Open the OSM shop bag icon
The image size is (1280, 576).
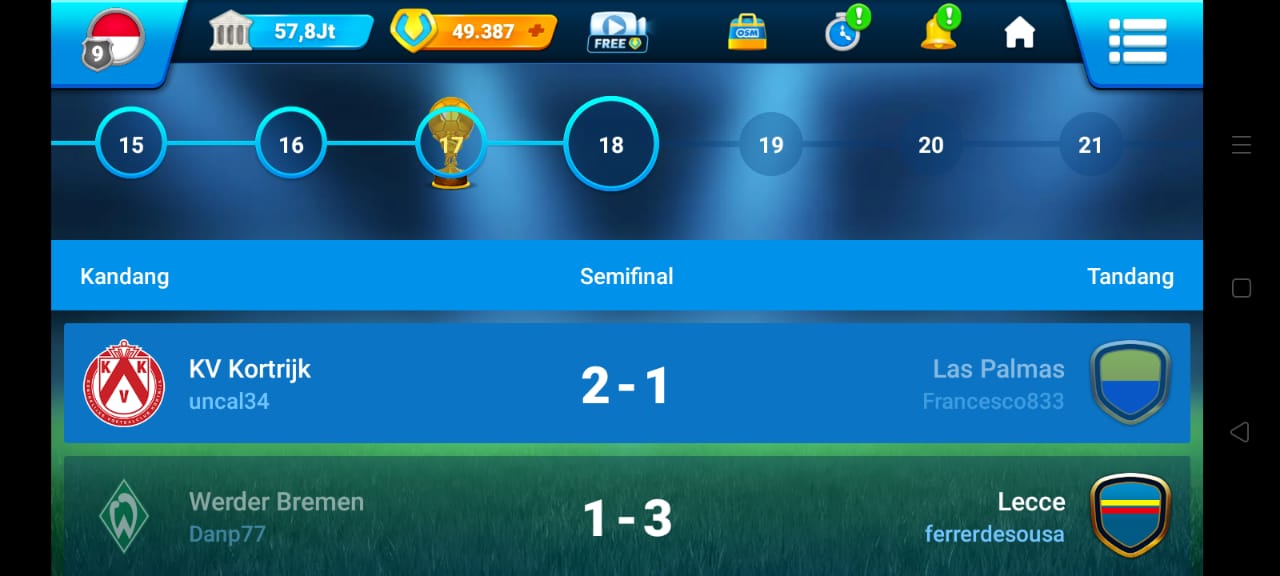pos(746,32)
